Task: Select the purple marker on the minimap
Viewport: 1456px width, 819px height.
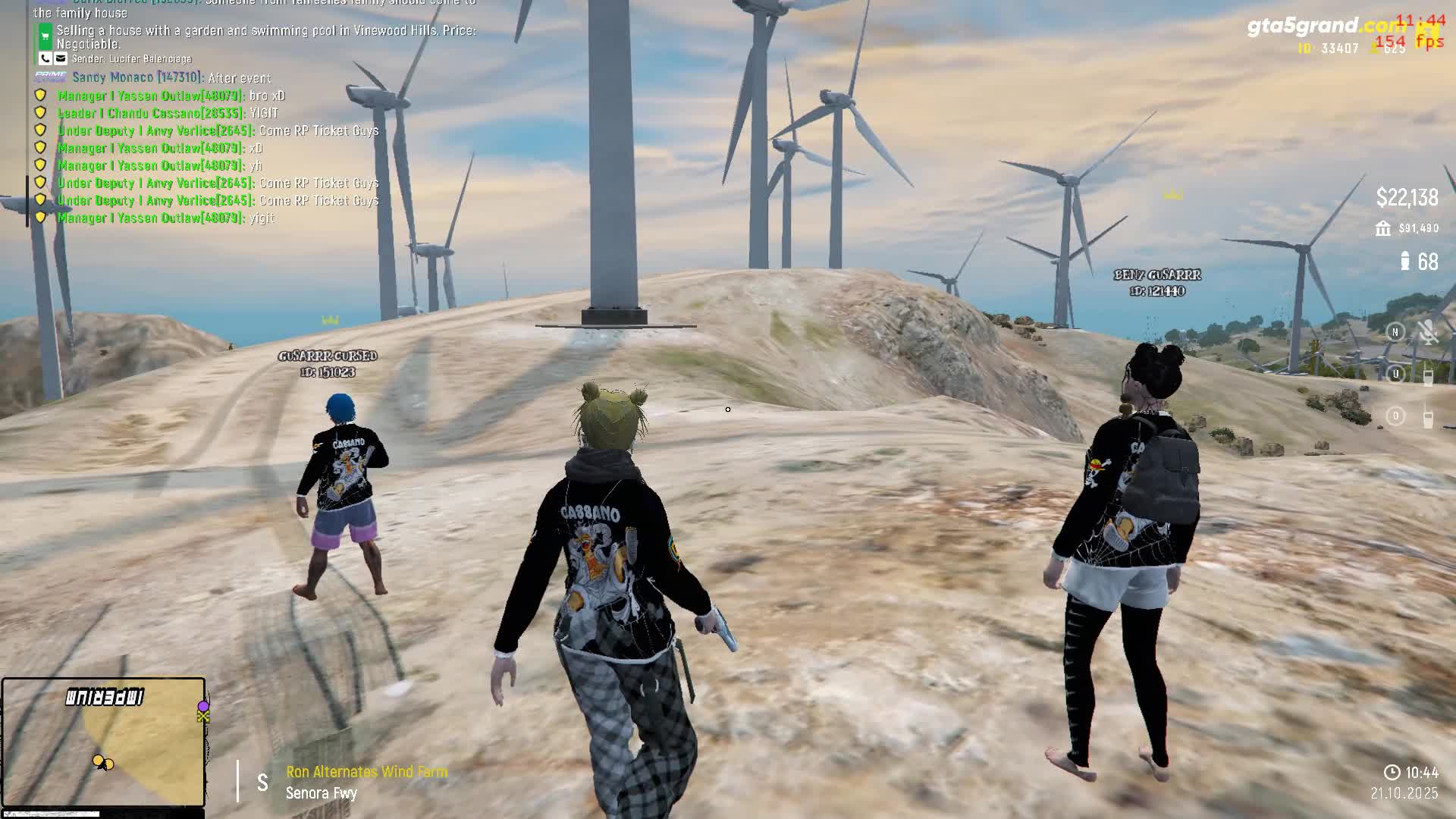Action: point(203,706)
